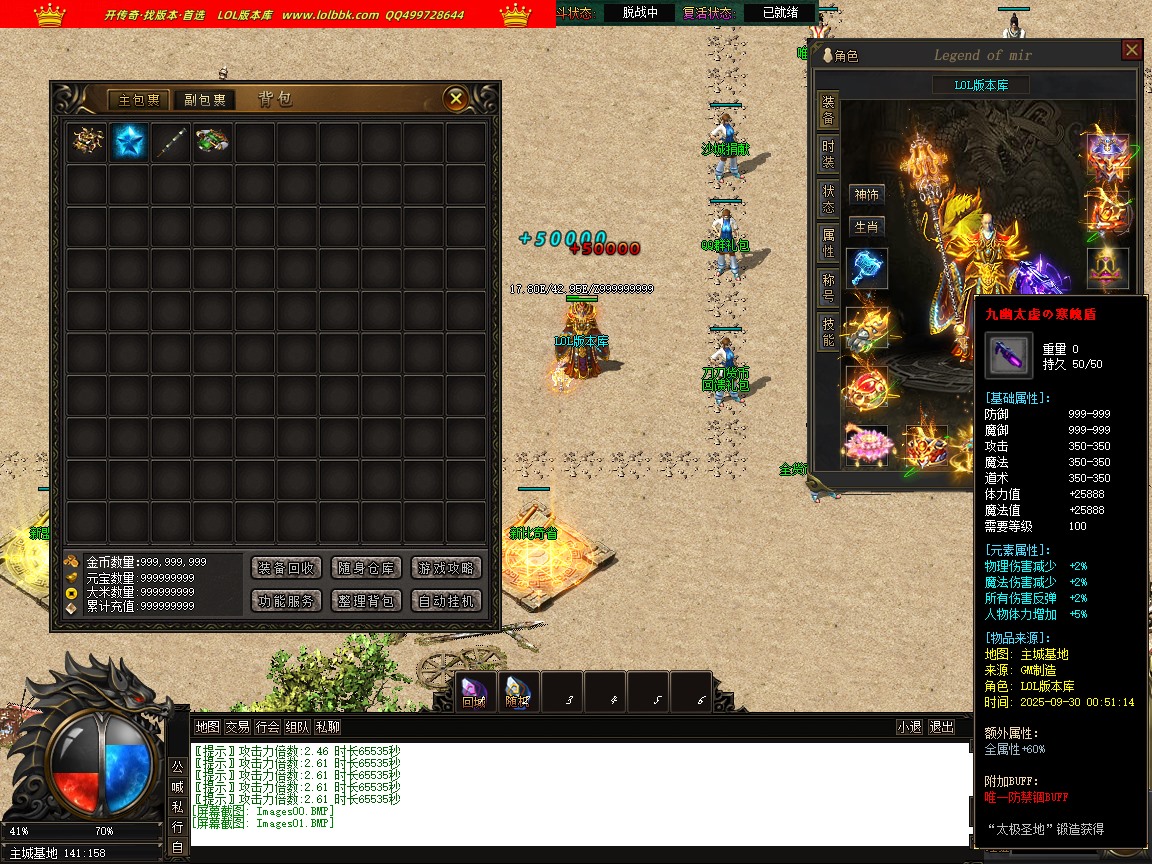Click 退出 to exit the game
Screen dimensions: 1152x864
[x=941, y=727]
